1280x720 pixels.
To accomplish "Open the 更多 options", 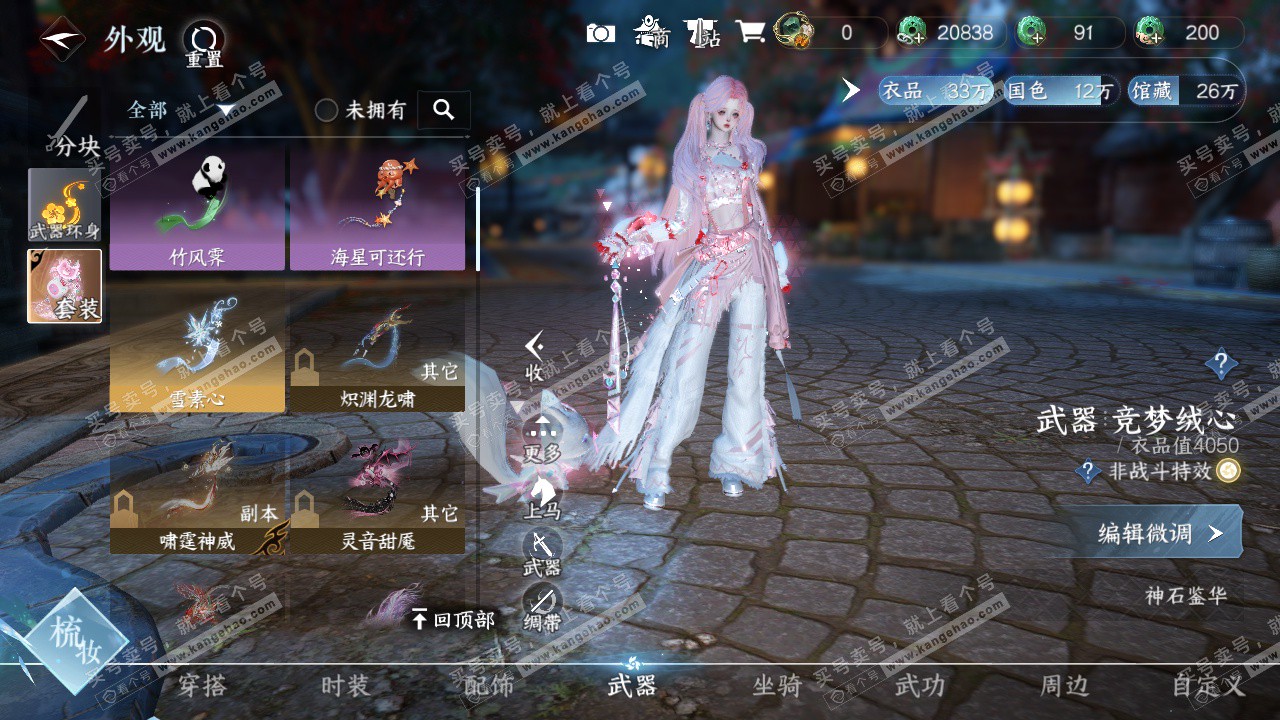I will point(542,437).
